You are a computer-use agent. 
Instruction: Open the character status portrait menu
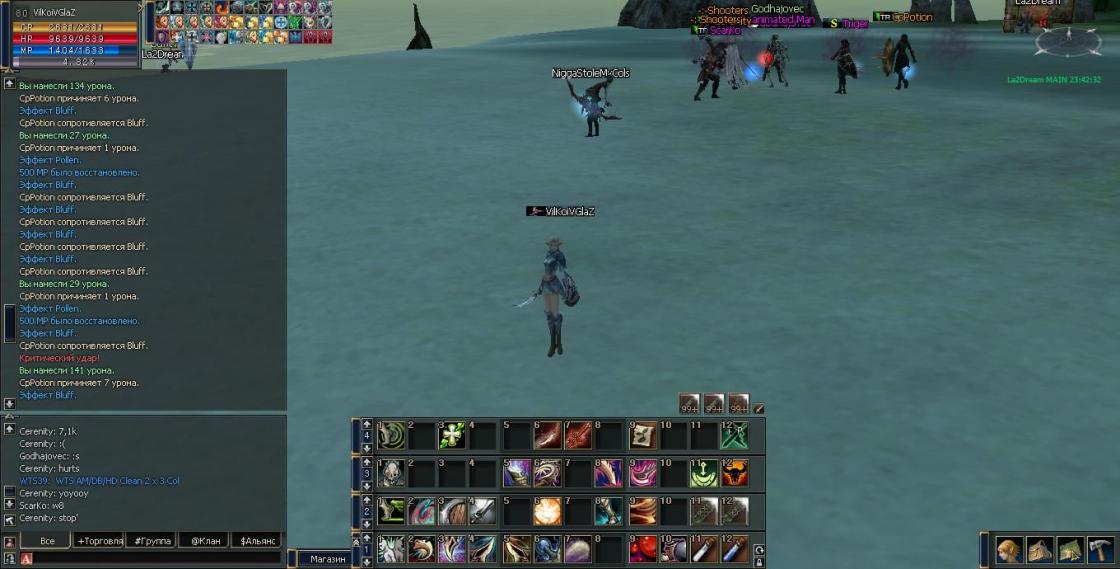(x=1008, y=551)
